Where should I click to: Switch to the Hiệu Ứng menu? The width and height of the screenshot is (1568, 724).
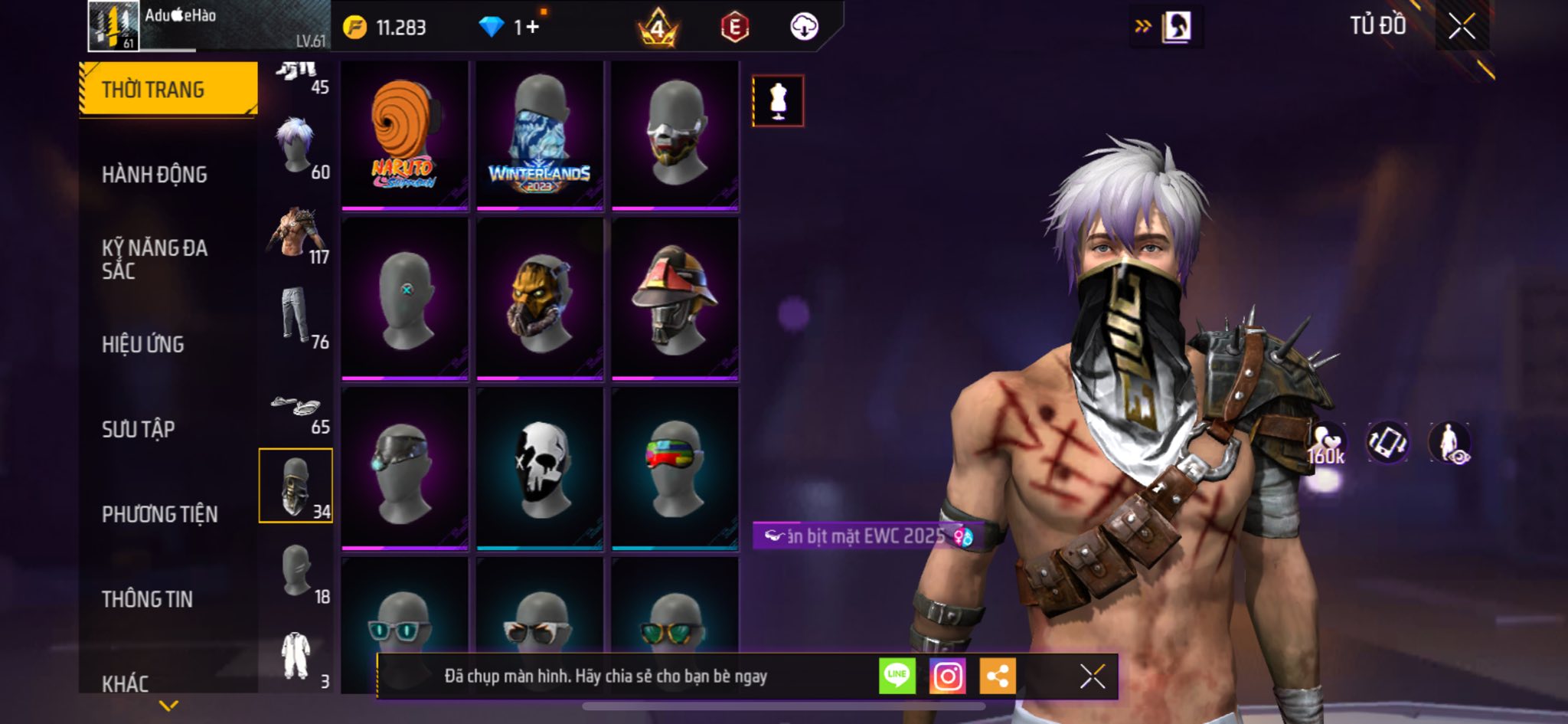coord(143,344)
